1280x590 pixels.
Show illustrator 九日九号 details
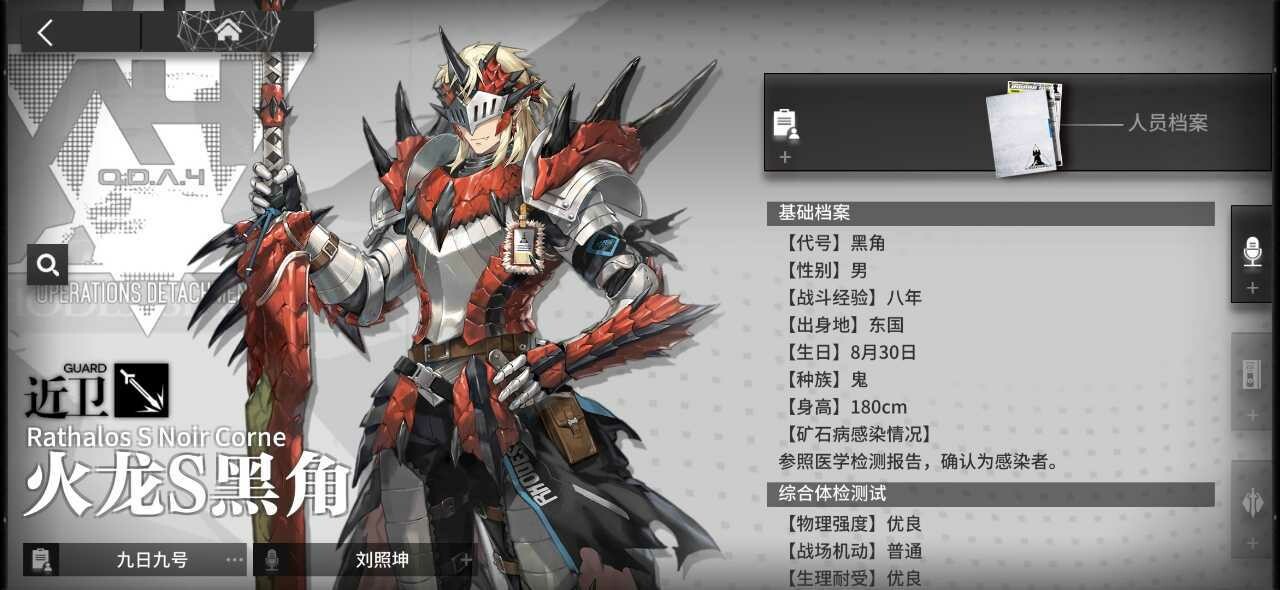[x=150, y=560]
